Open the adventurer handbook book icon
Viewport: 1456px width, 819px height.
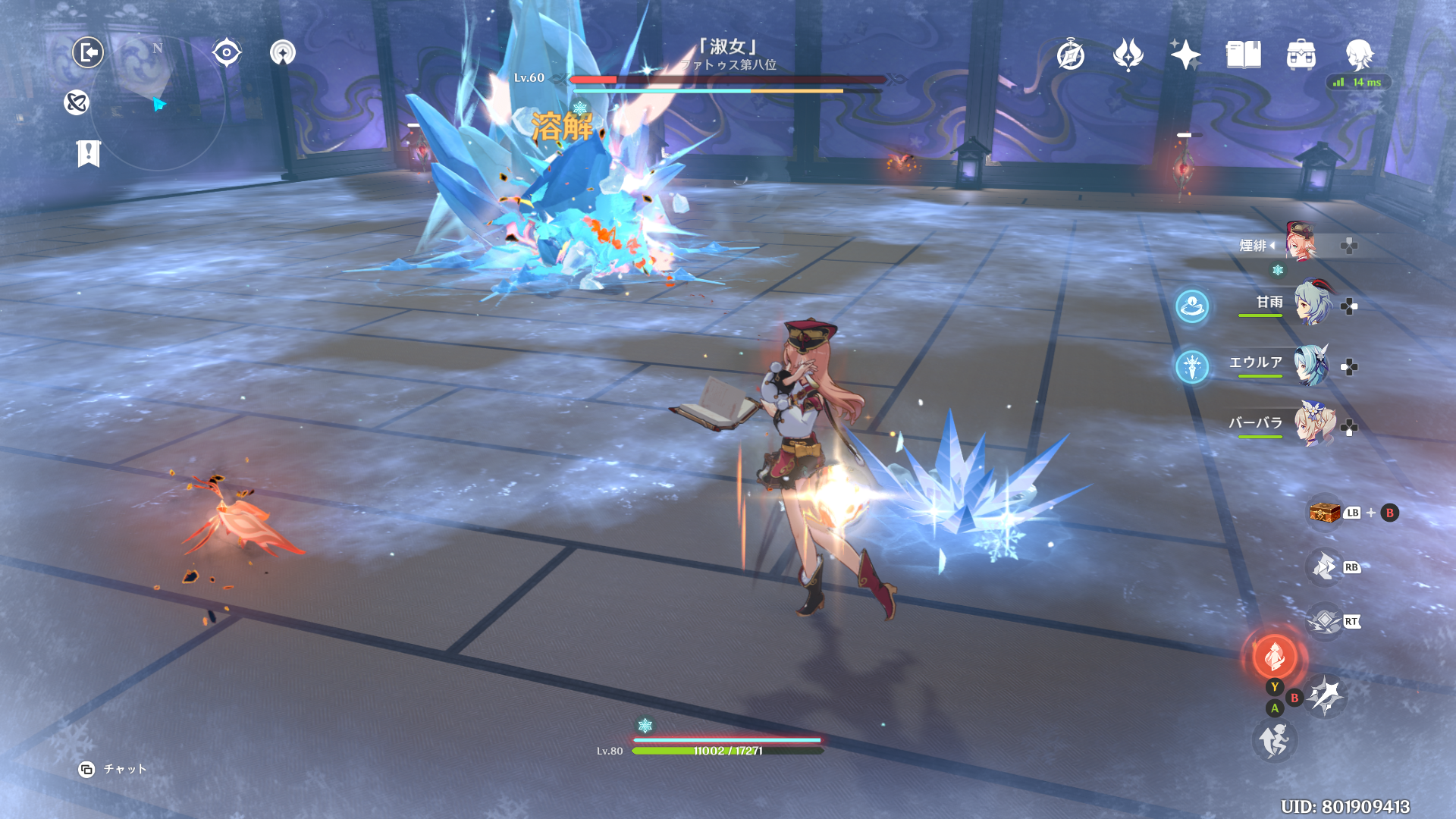[x=1243, y=55]
